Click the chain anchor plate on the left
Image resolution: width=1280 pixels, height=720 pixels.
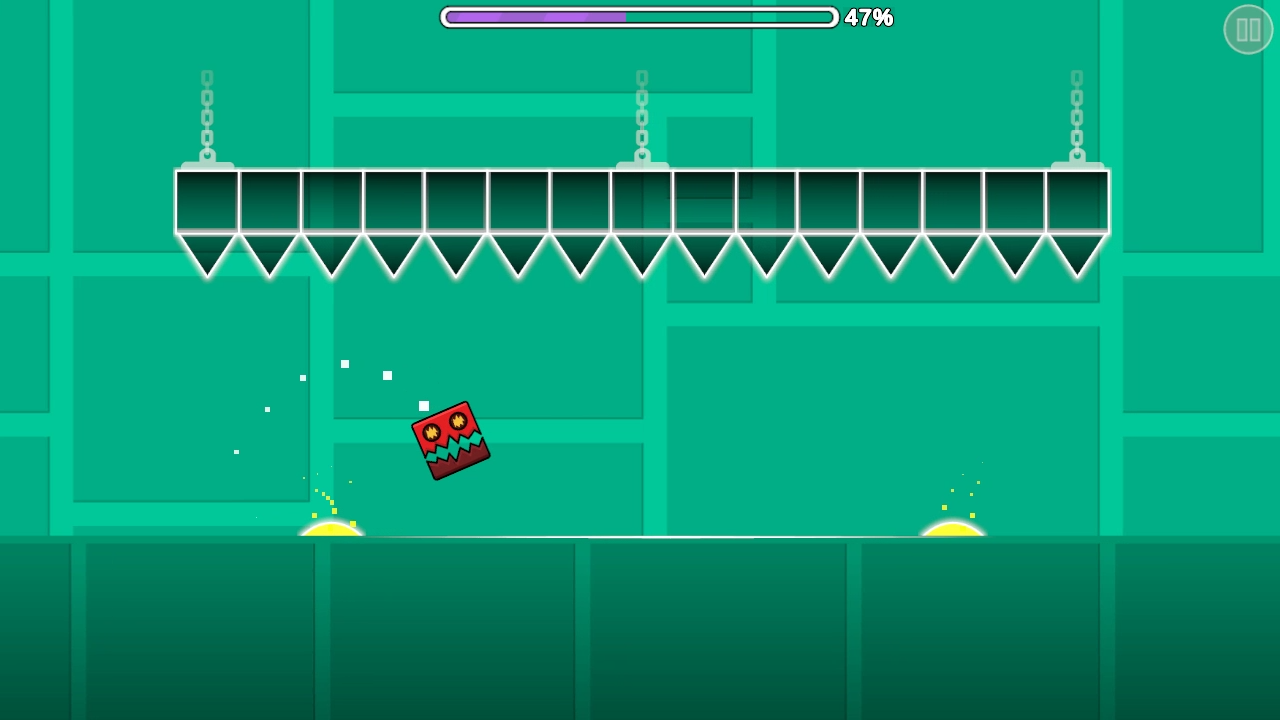[x=206, y=163]
